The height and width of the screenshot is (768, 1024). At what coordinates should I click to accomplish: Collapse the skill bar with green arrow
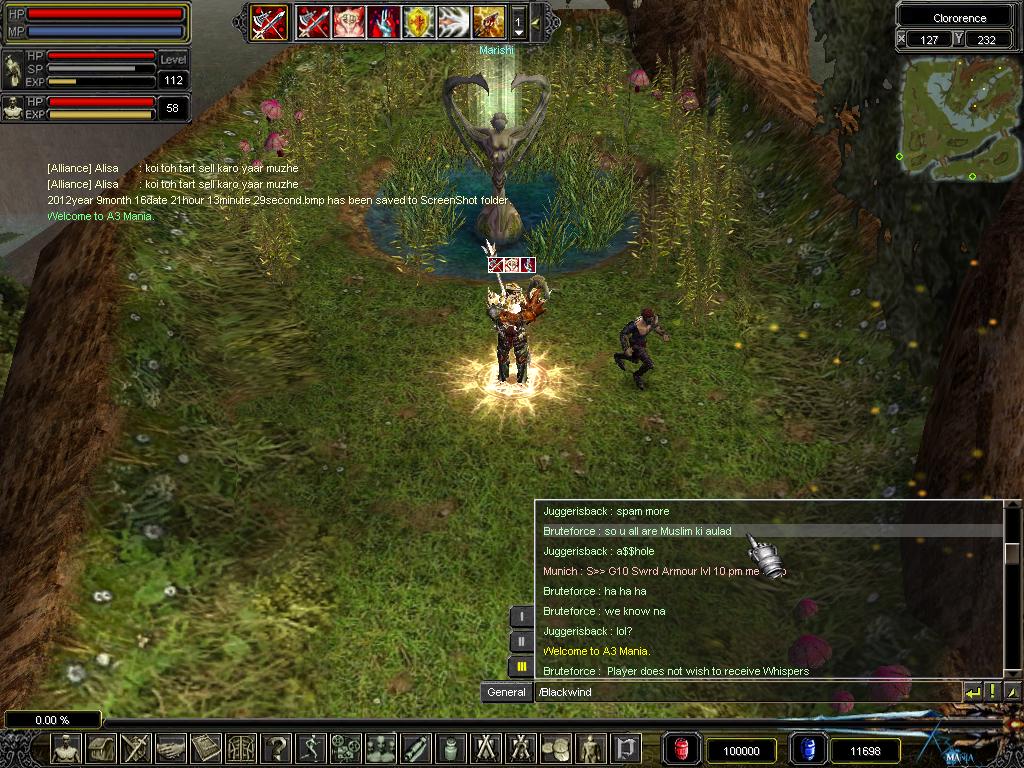click(x=536, y=21)
